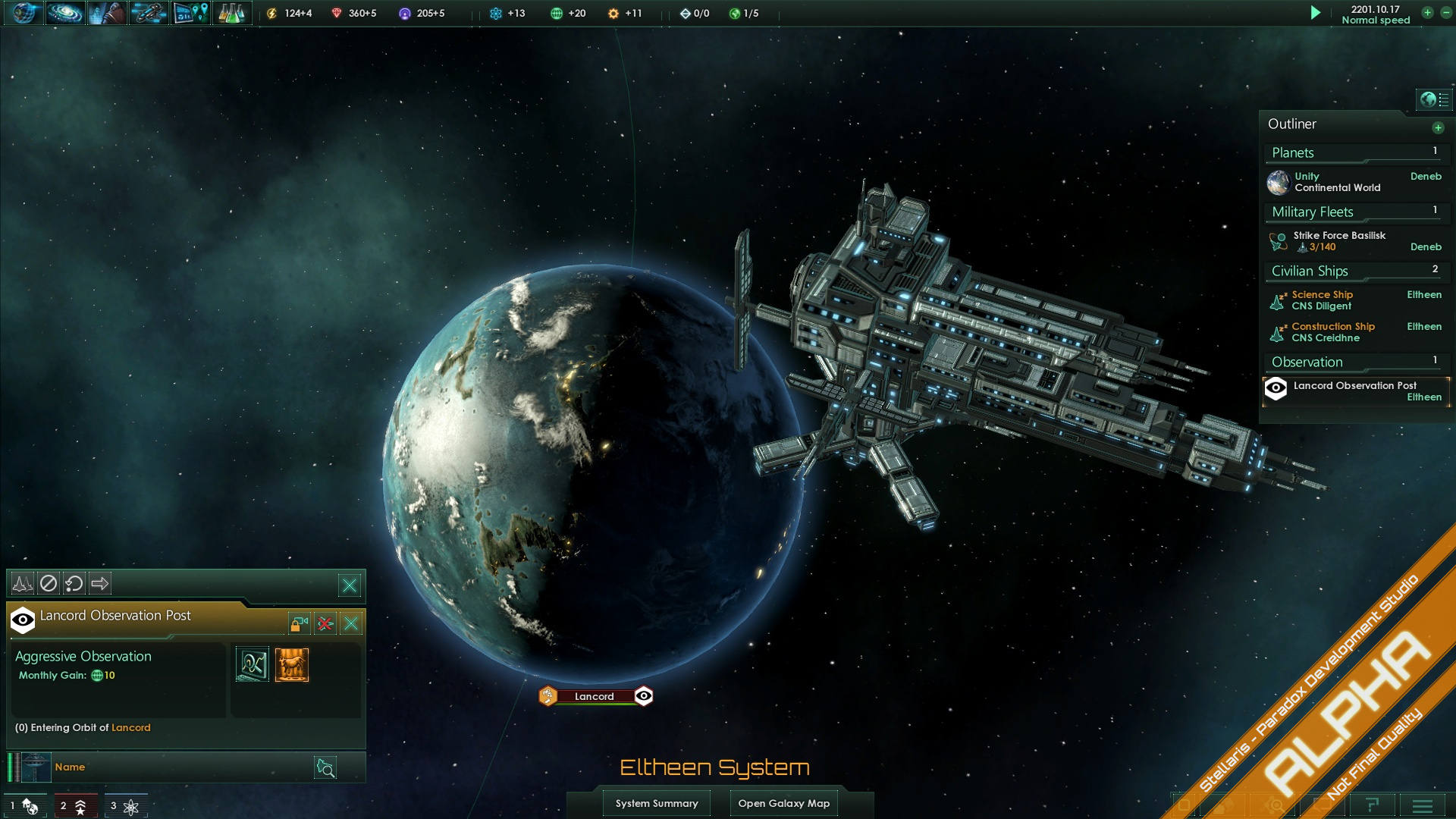Resume the game with the play arrow

click(1316, 13)
